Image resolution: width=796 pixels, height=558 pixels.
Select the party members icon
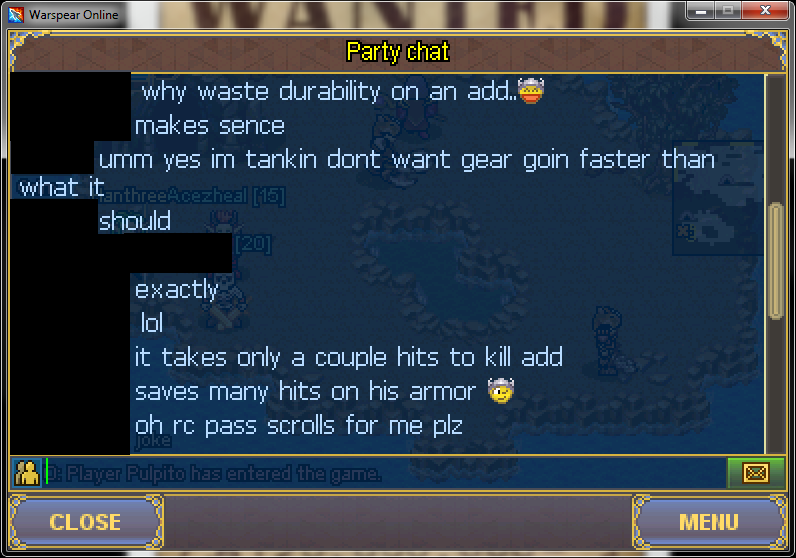[x=26, y=473]
